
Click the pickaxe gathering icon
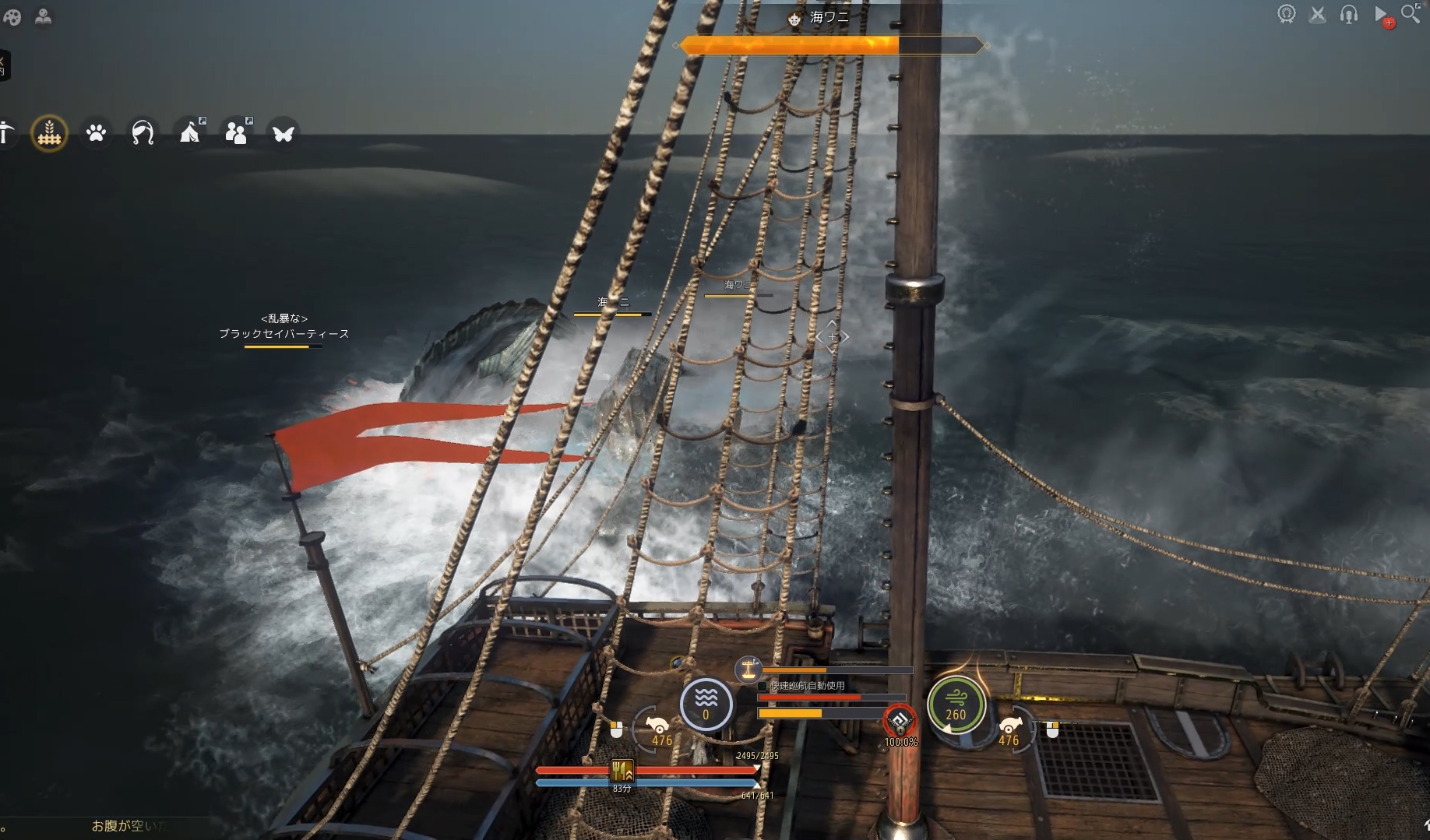point(8,133)
